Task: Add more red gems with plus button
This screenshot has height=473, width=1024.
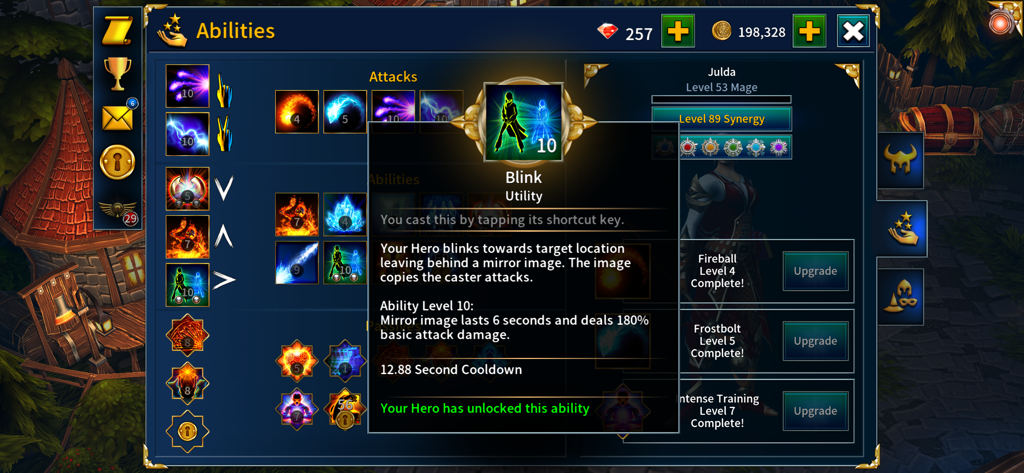Action: tap(678, 32)
